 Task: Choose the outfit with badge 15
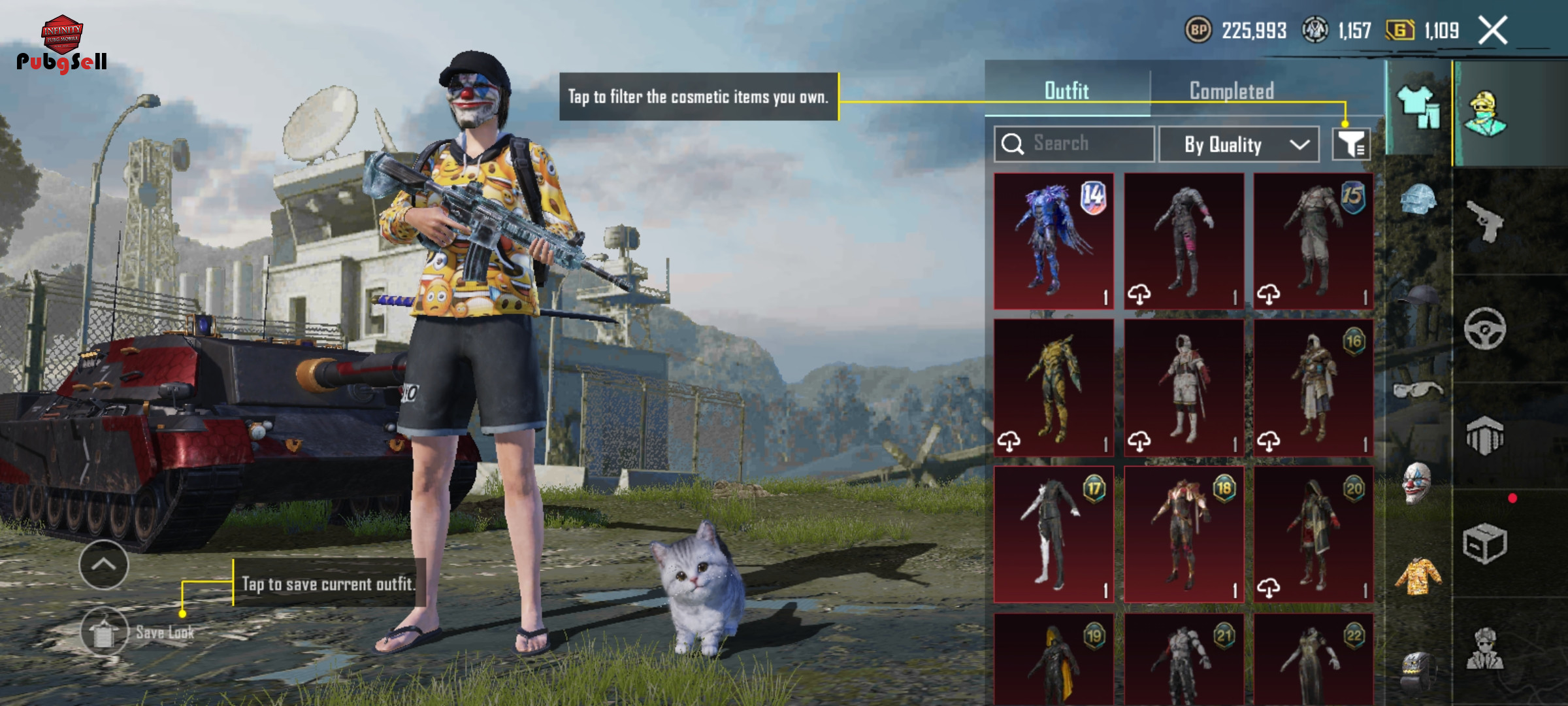pos(1313,241)
